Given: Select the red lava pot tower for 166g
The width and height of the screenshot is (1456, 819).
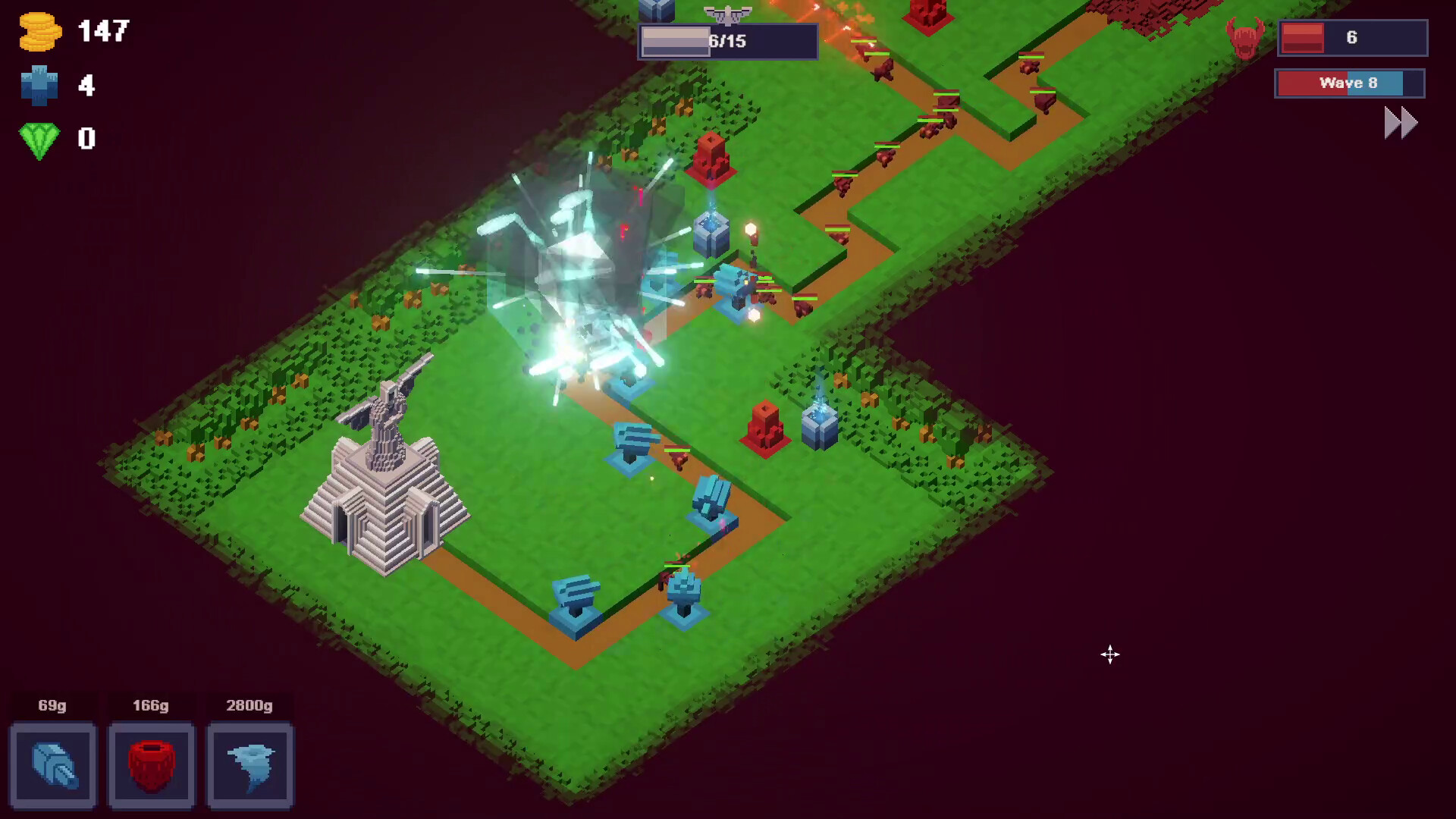Looking at the screenshot, I should tap(151, 766).
